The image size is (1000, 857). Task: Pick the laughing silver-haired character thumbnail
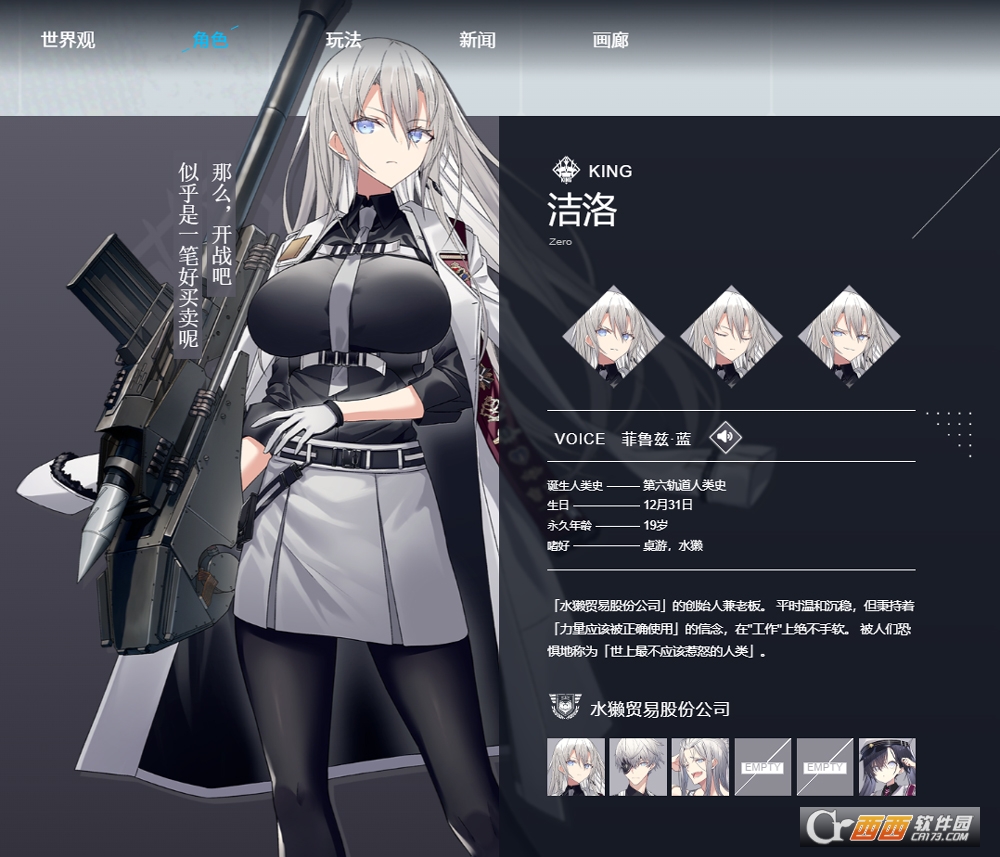point(700,767)
